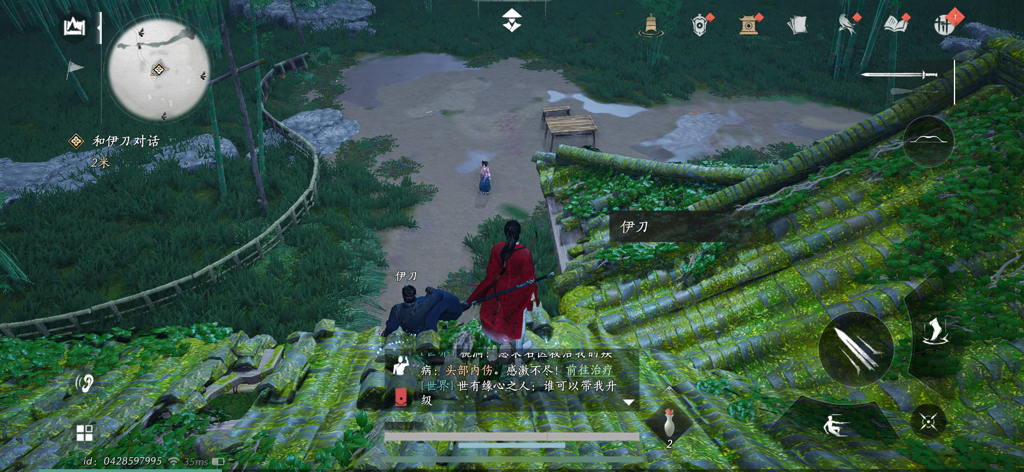Open the bell icon menu
Image resolution: width=1024 pixels, height=472 pixels.
(x=648, y=25)
